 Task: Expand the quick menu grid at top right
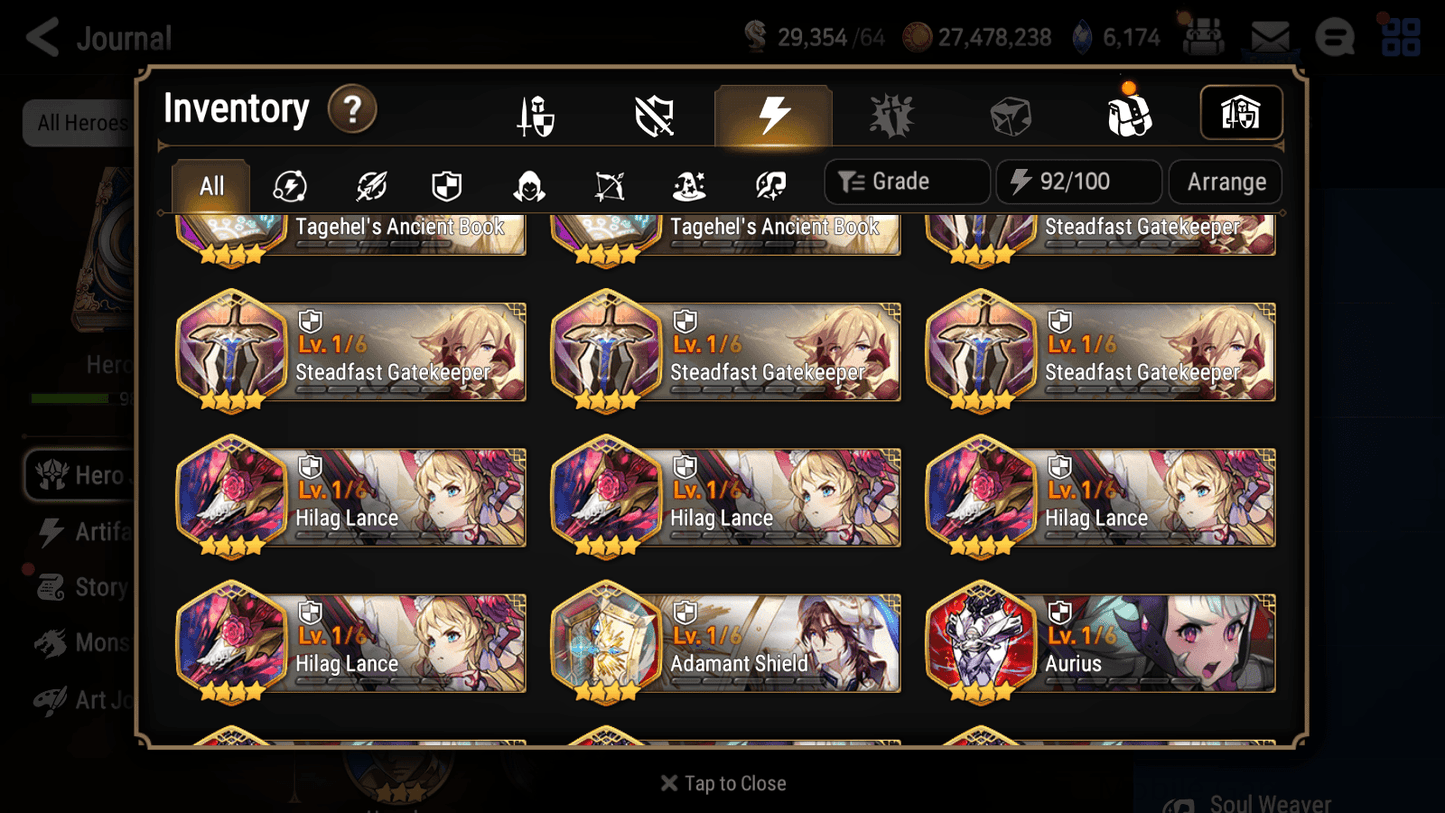click(x=1400, y=37)
